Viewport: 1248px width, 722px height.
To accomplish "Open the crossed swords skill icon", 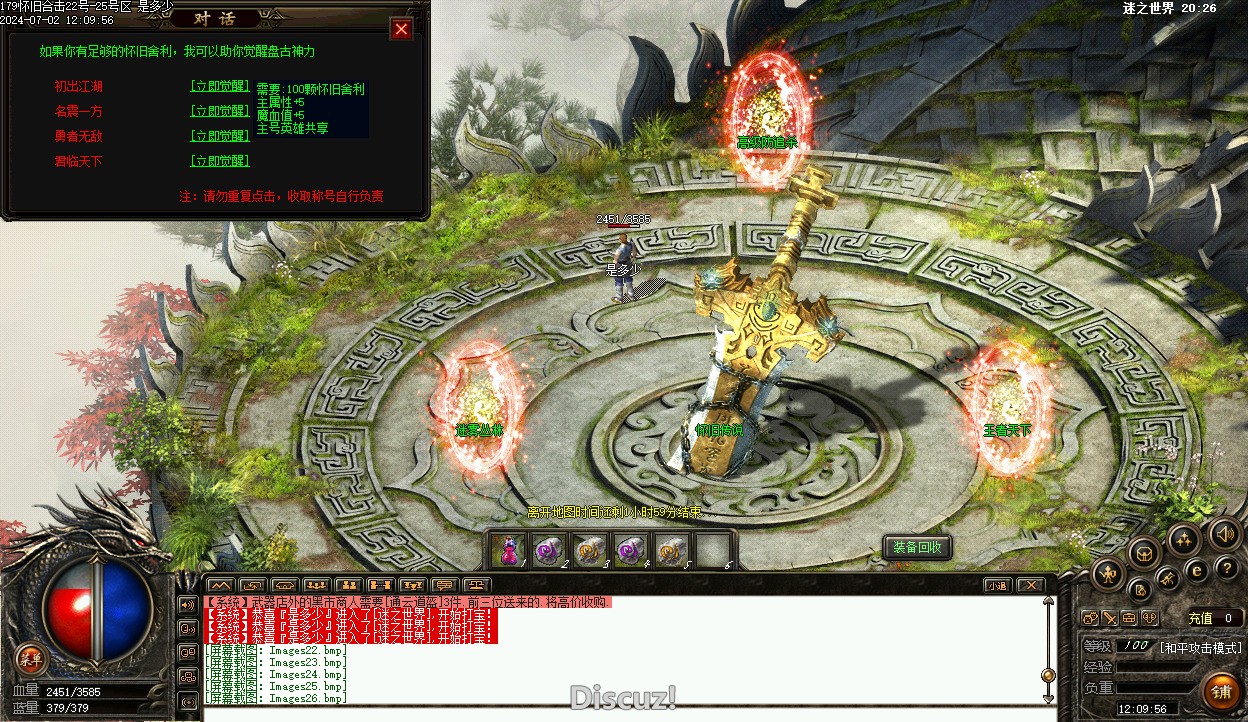I will 1167,578.
